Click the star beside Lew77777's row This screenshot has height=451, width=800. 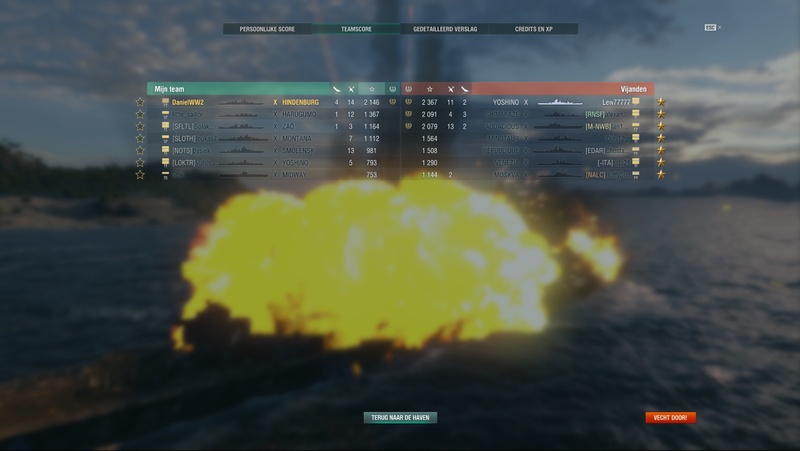coord(660,102)
